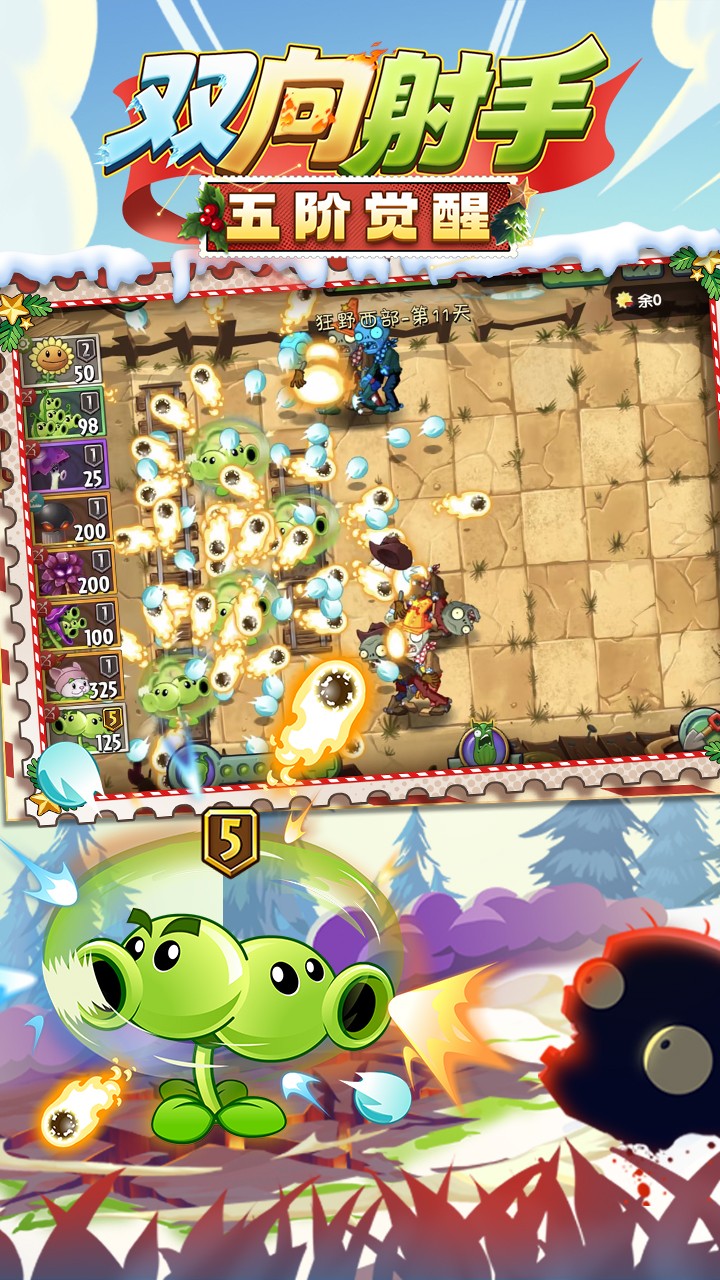The image size is (720, 1280).
Task: Select the purple-hooded pea seed packet costing 100
Action: point(79,625)
